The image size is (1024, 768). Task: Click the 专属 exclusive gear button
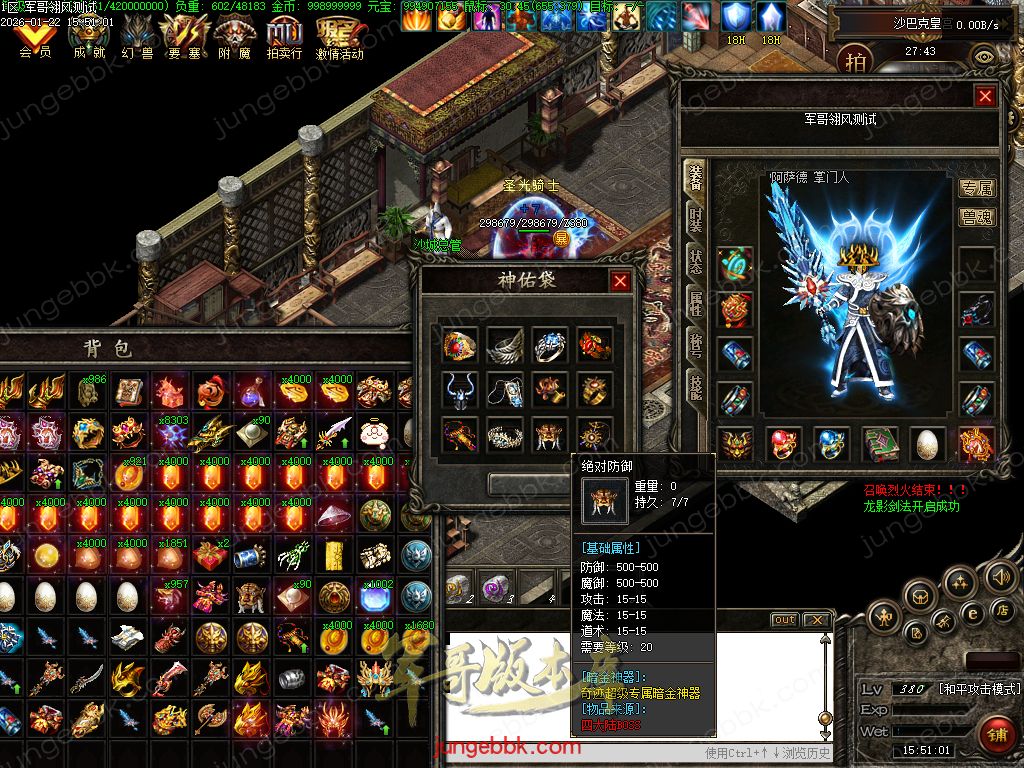pos(976,188)
